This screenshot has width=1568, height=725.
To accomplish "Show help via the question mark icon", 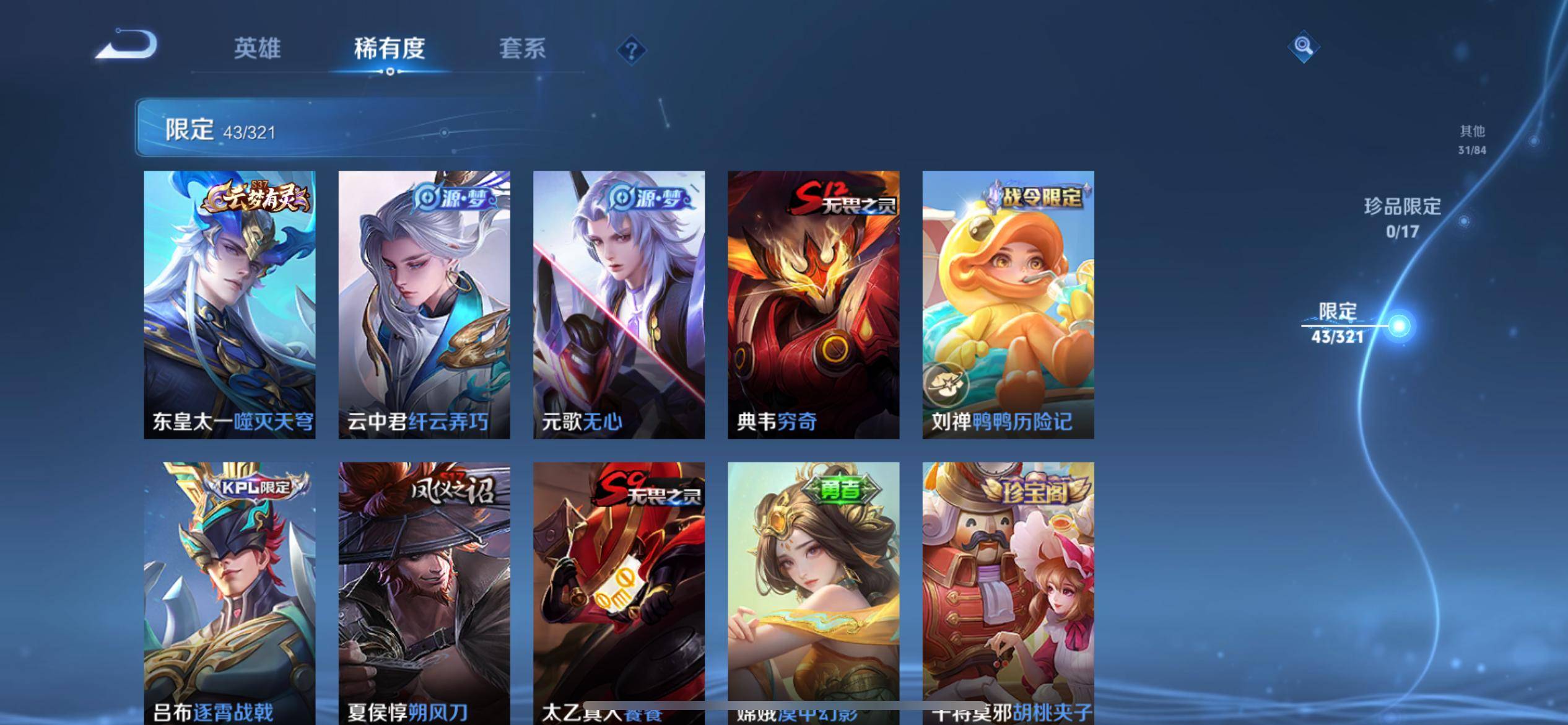I will tap(631, 50).
